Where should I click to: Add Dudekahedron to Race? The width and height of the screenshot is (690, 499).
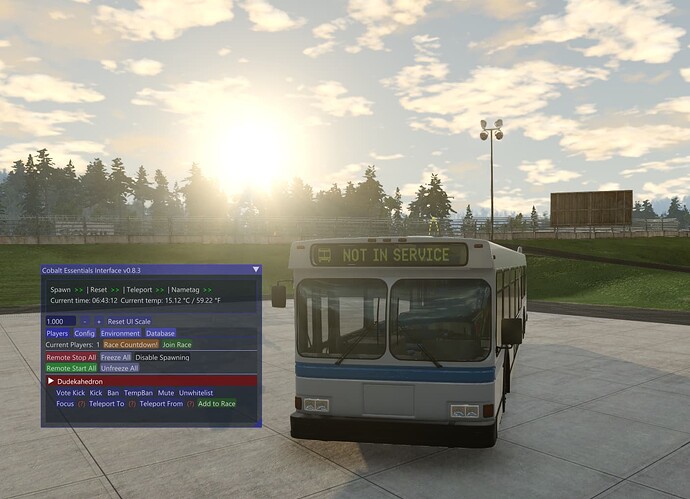click(216, 404)
